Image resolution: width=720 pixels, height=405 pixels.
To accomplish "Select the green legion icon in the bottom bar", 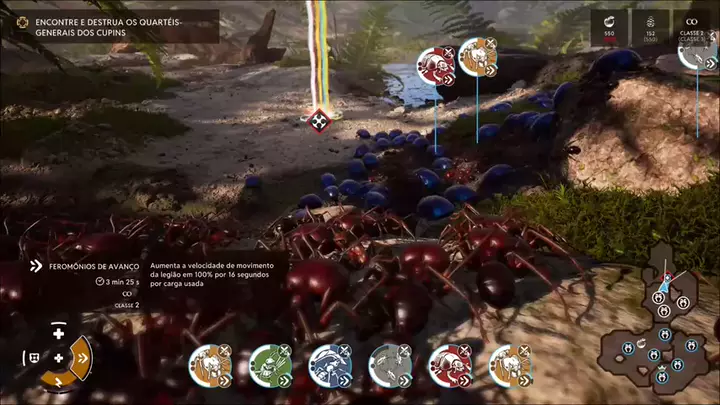I will [270, 364].
